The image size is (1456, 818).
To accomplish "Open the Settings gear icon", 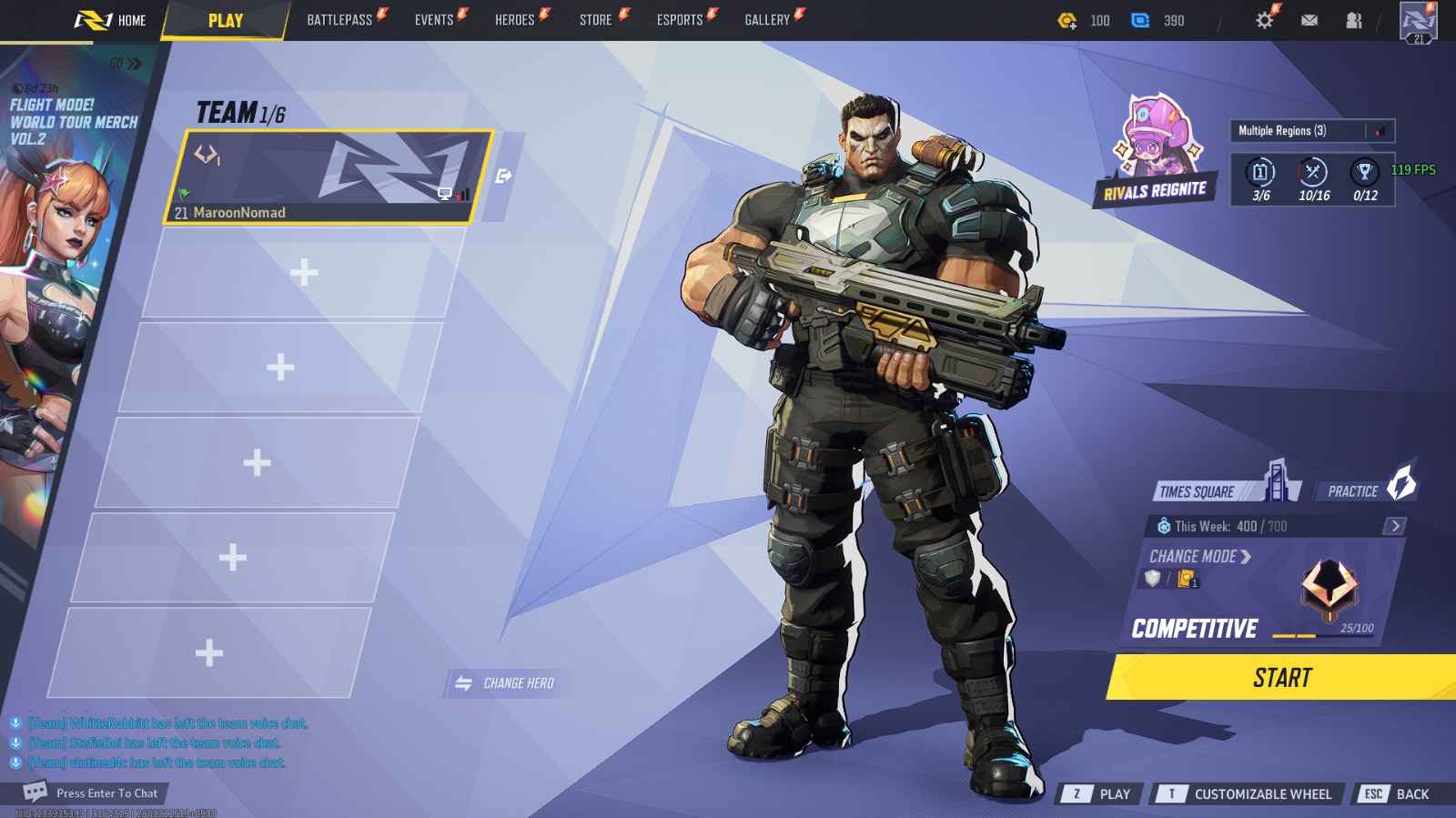I will click(x=1264, y=19).
